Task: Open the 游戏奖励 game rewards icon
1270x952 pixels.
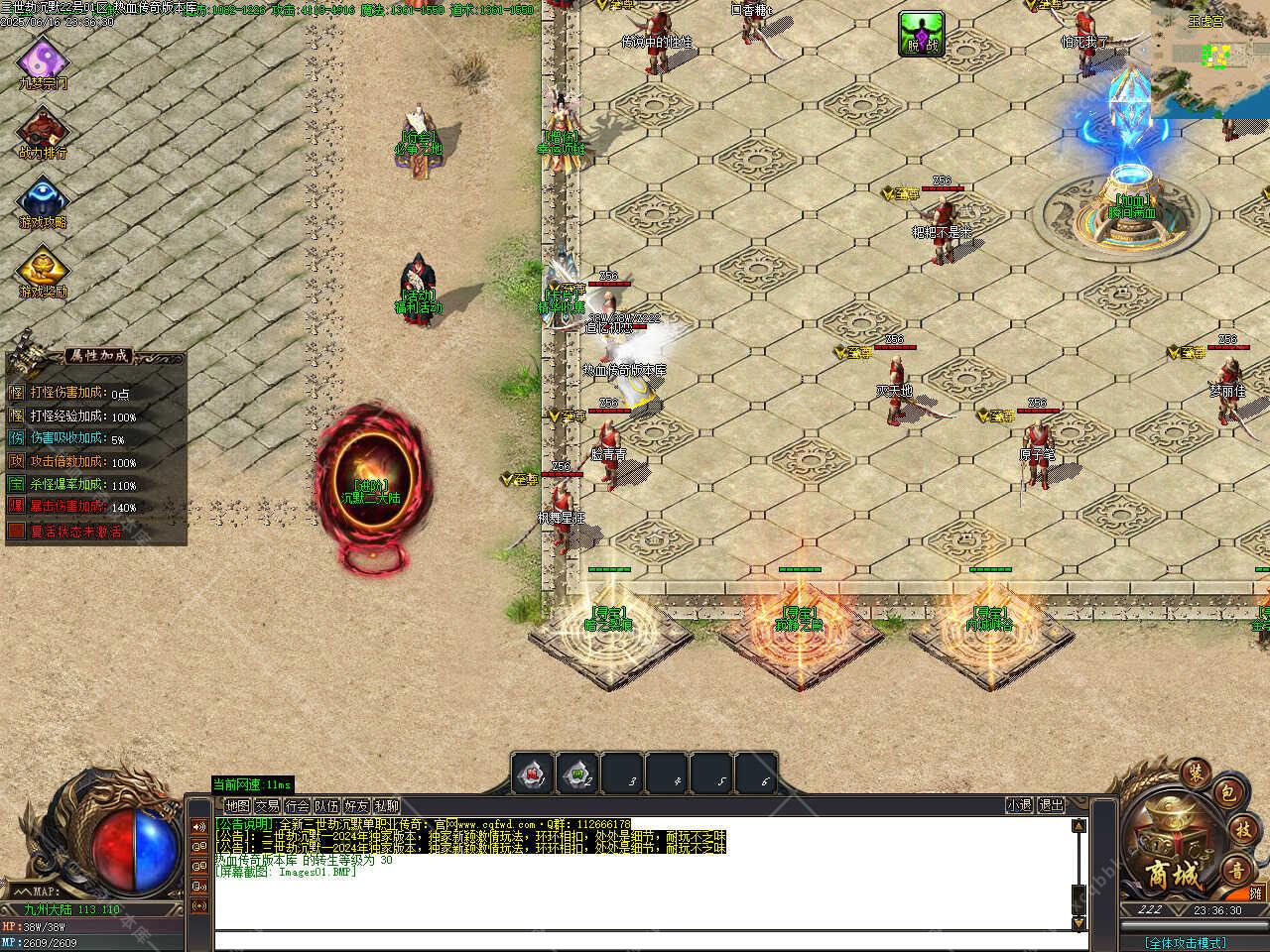Action: [43, 269]
